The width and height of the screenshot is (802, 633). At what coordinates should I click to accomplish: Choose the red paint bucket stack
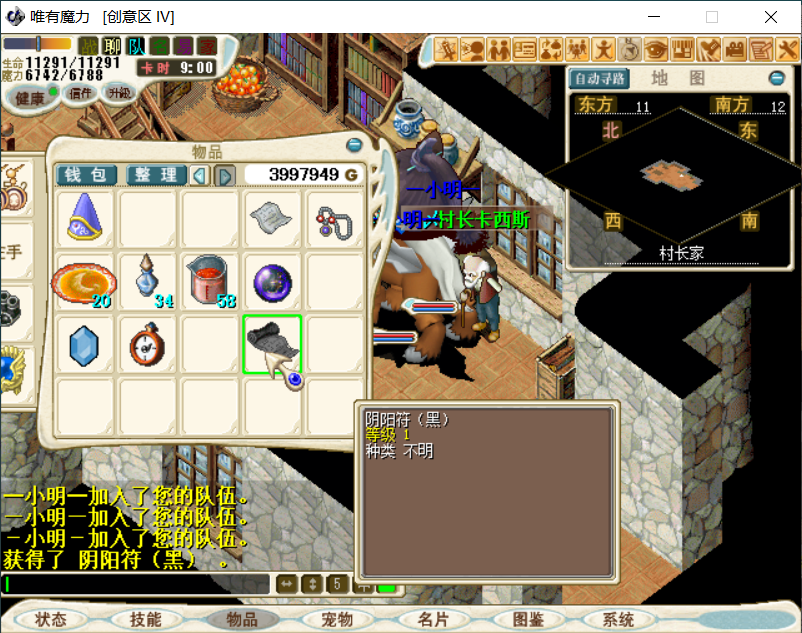[x=209, y=281]
